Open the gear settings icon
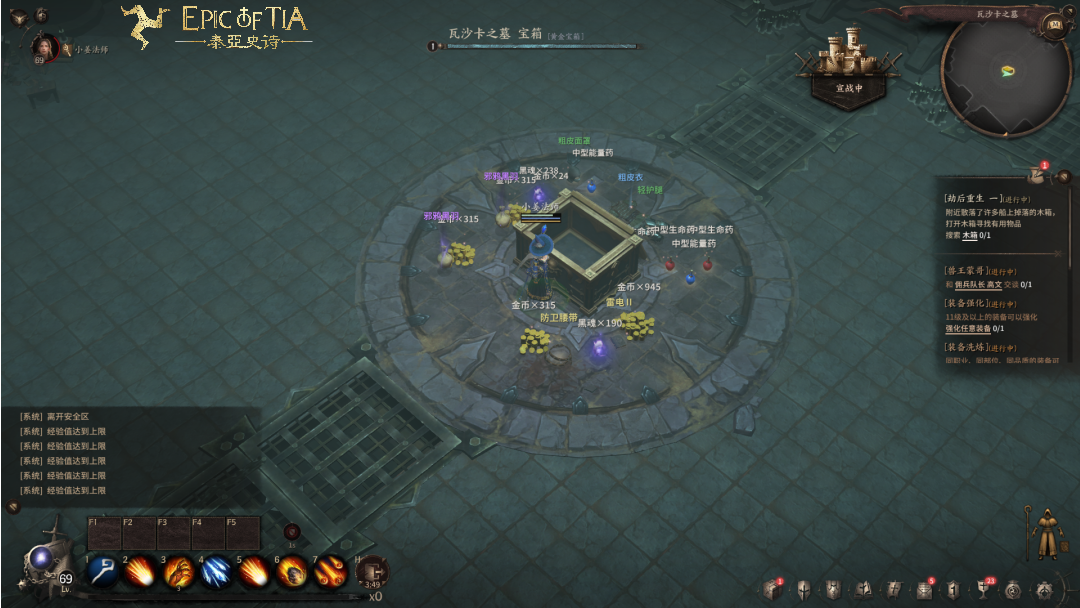The image size is (1080, 608). coord(1044,590)
